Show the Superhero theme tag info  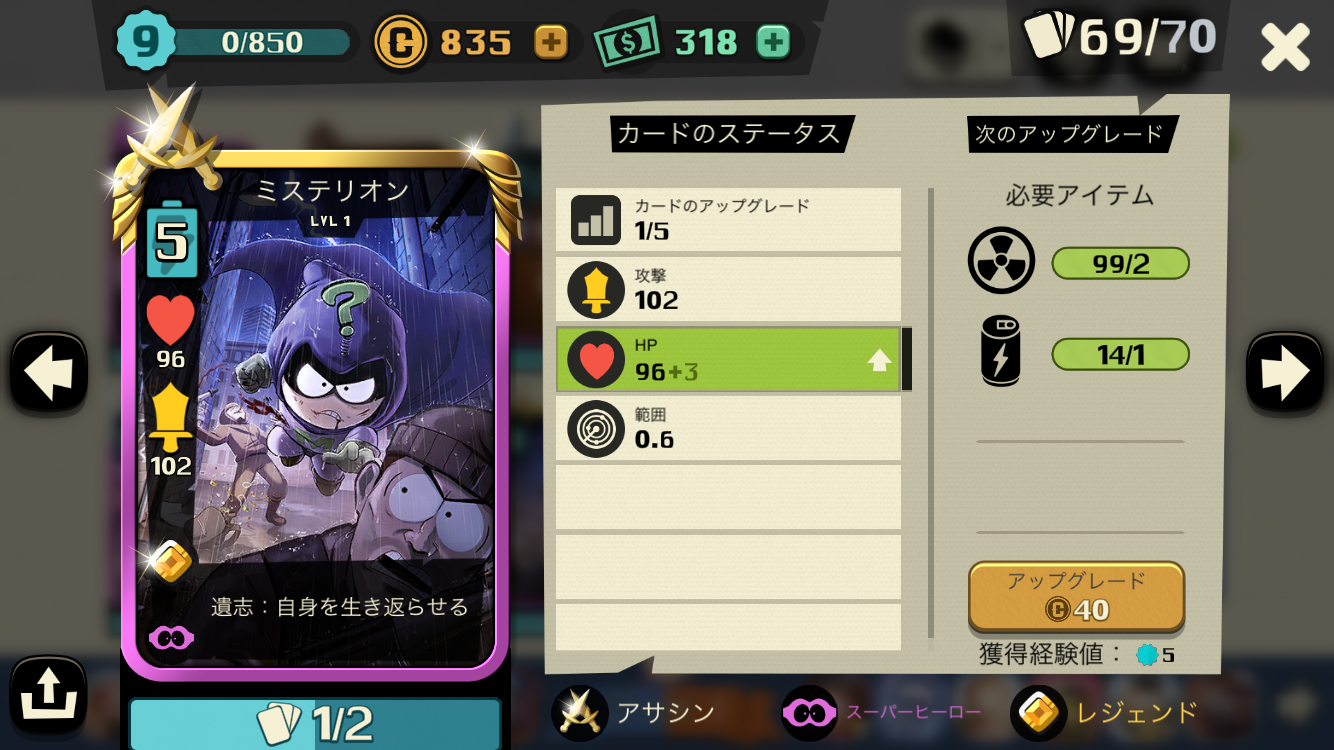(880, 713)
